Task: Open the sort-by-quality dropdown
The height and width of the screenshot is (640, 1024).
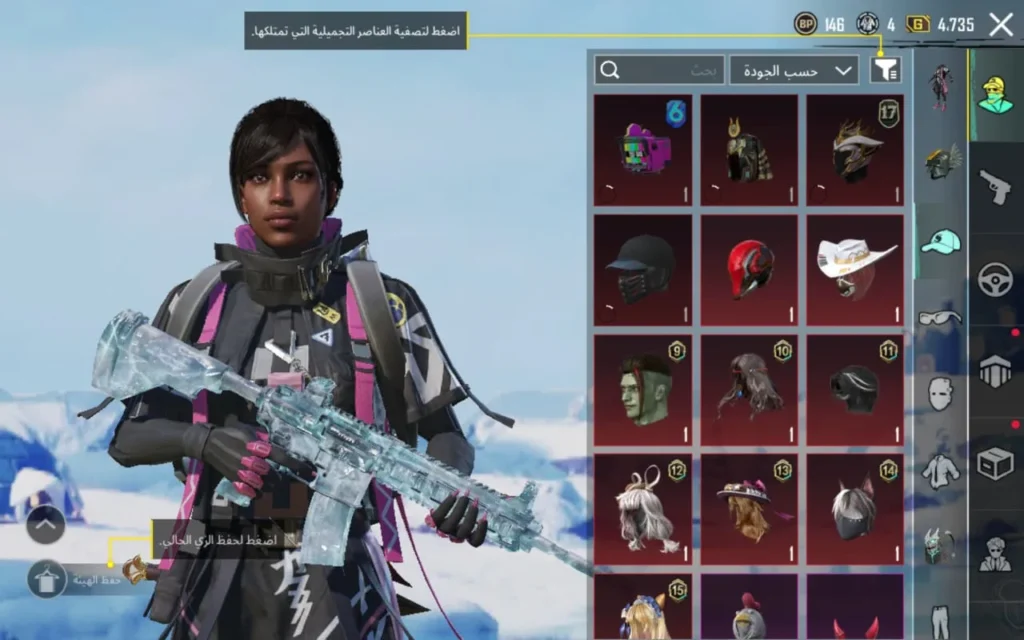Action: 794,70
